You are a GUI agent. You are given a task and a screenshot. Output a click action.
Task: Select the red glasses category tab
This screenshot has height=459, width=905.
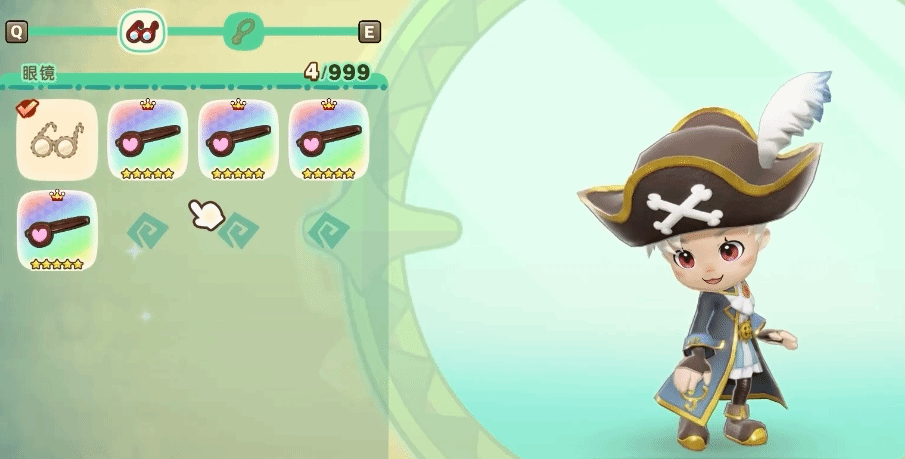point(142,32)
